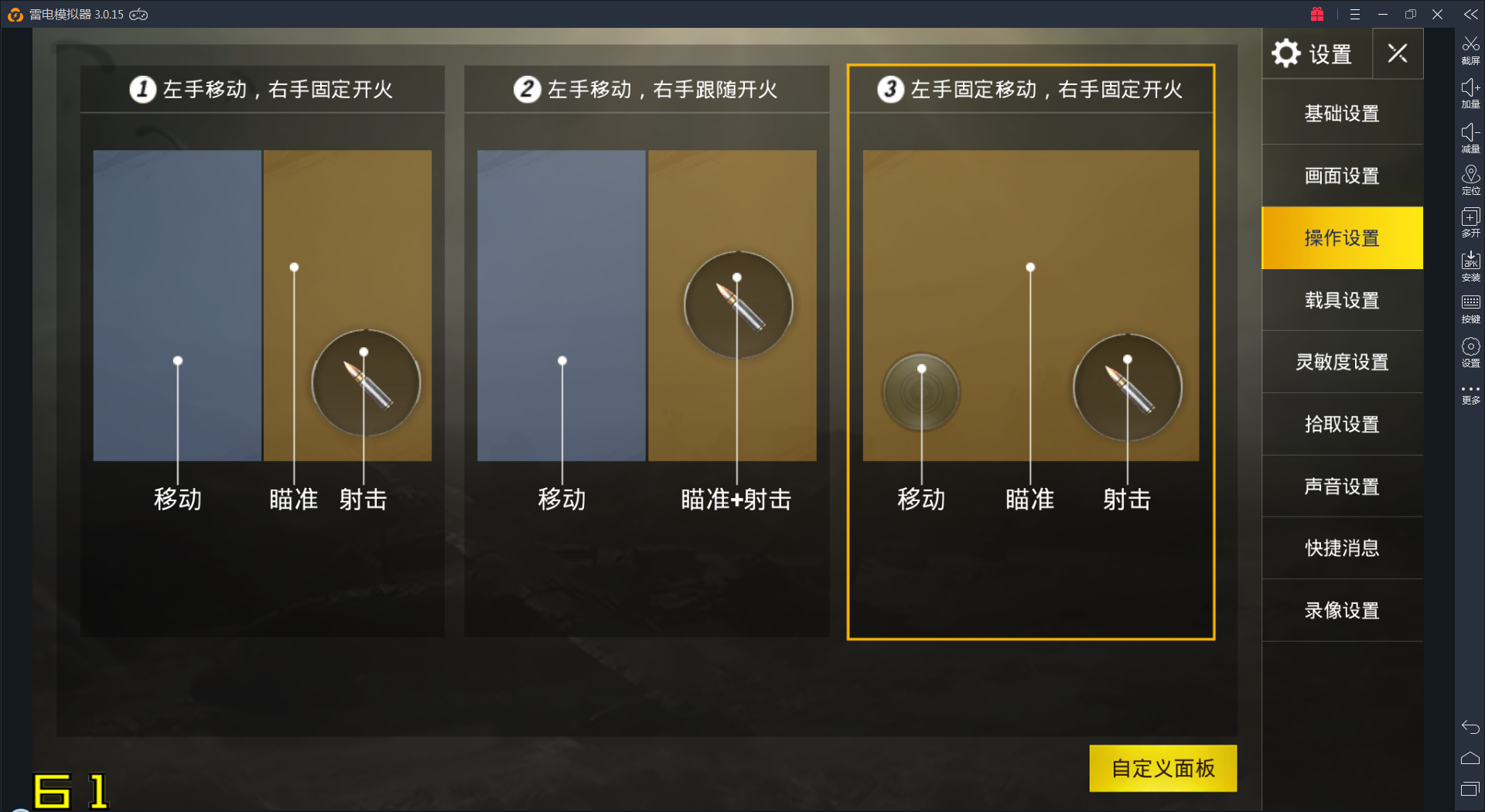The height and width of the screenshot is (812, 1485).
Task: Switch to 画面设置 (graphics settings) tab
Action: [x=1341, y=176]
